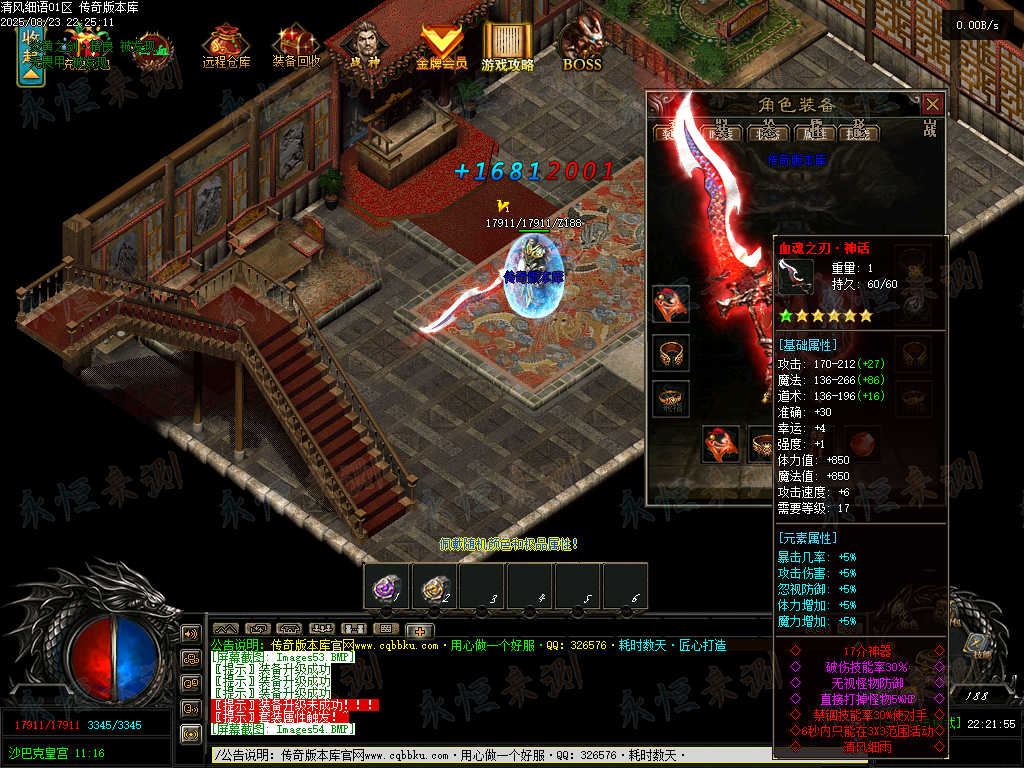Select the red helmet slot in the equipment panel
The height and width of the screenshot is (768, 1024).
669,303
